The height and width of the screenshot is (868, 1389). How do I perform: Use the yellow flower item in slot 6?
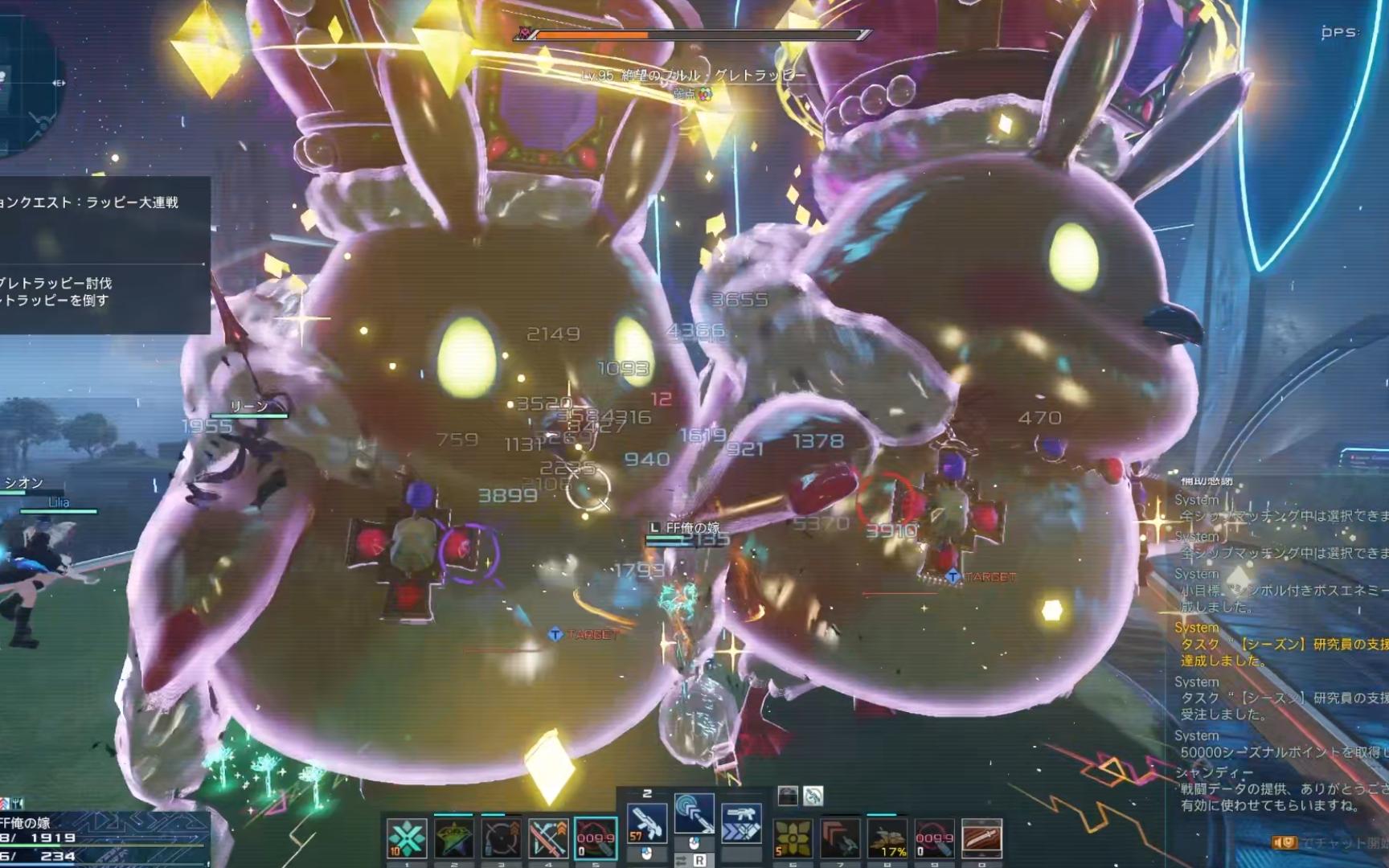[x=792, y=838]
